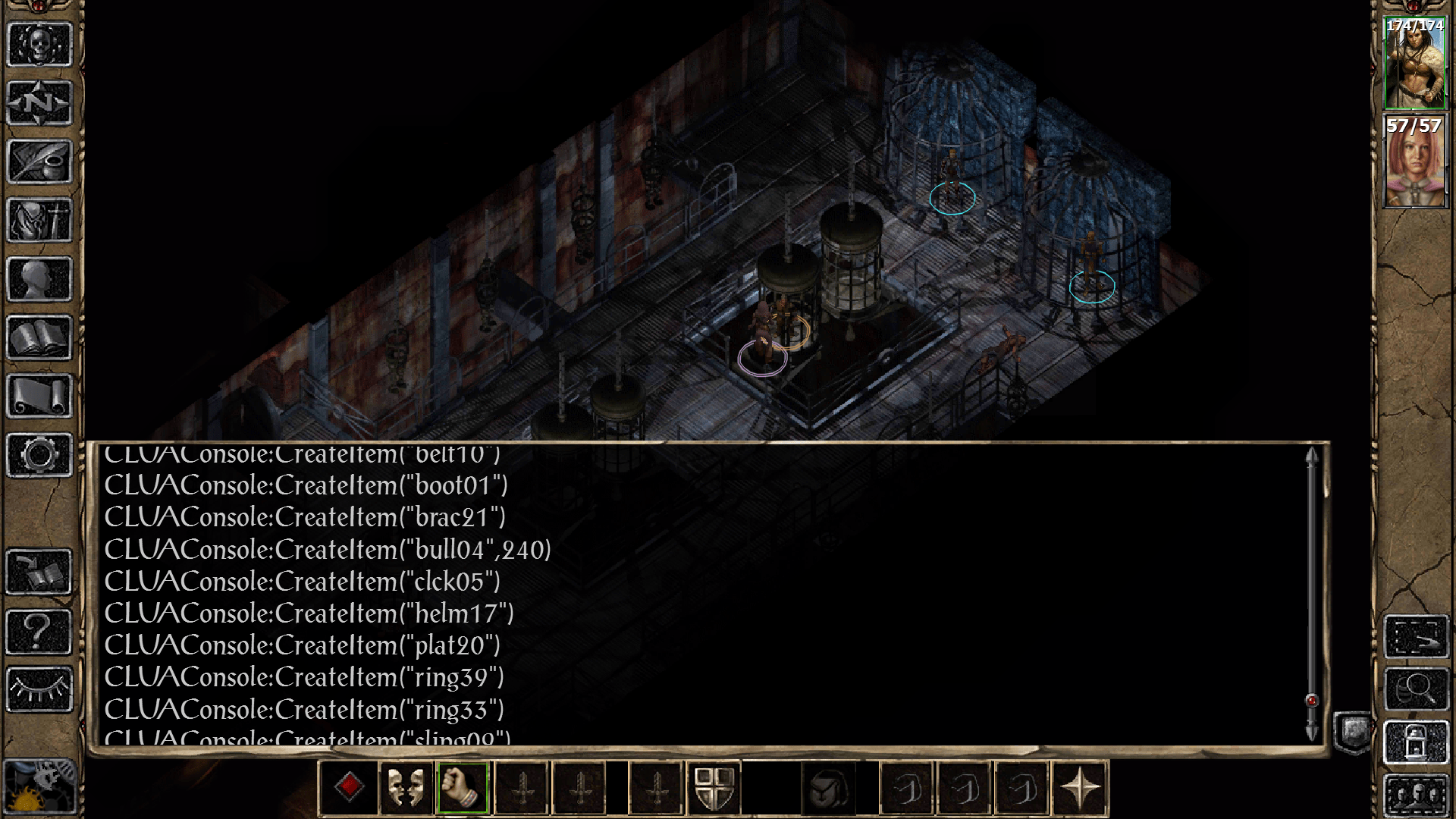Open the area map with the compass icon
Image resolution: width=1456 pixels, height=819 pixels.
pos(39,103)
